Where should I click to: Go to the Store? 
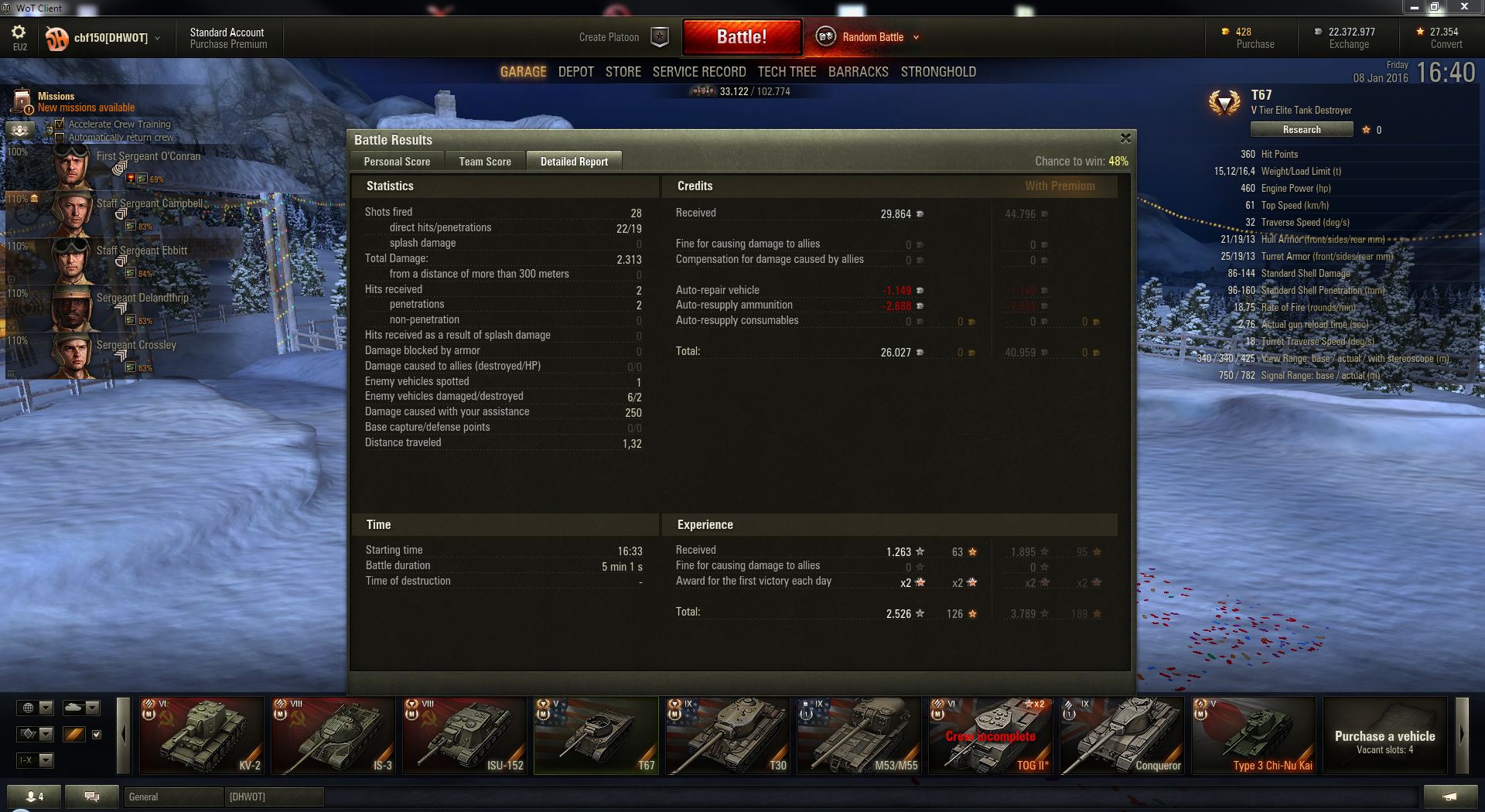pyautogui.click(x=623, y=72)
